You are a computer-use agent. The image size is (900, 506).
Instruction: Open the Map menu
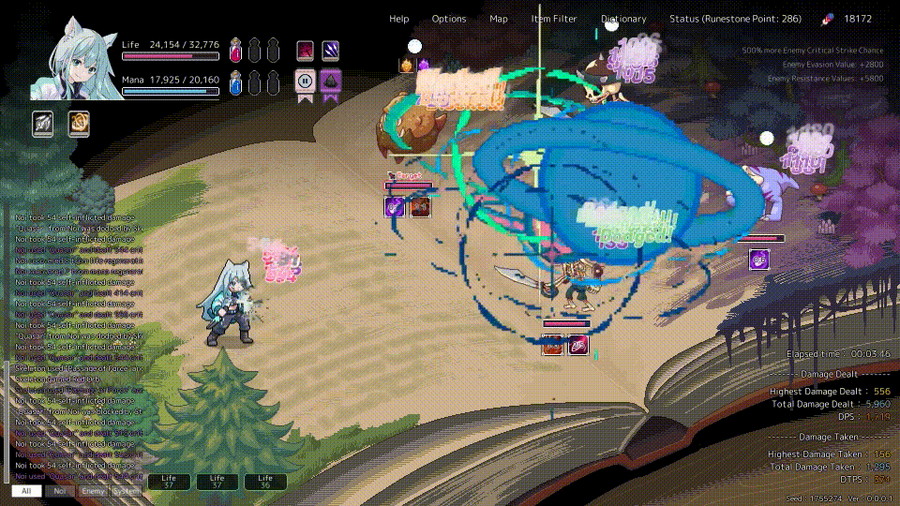click(498, 19)
